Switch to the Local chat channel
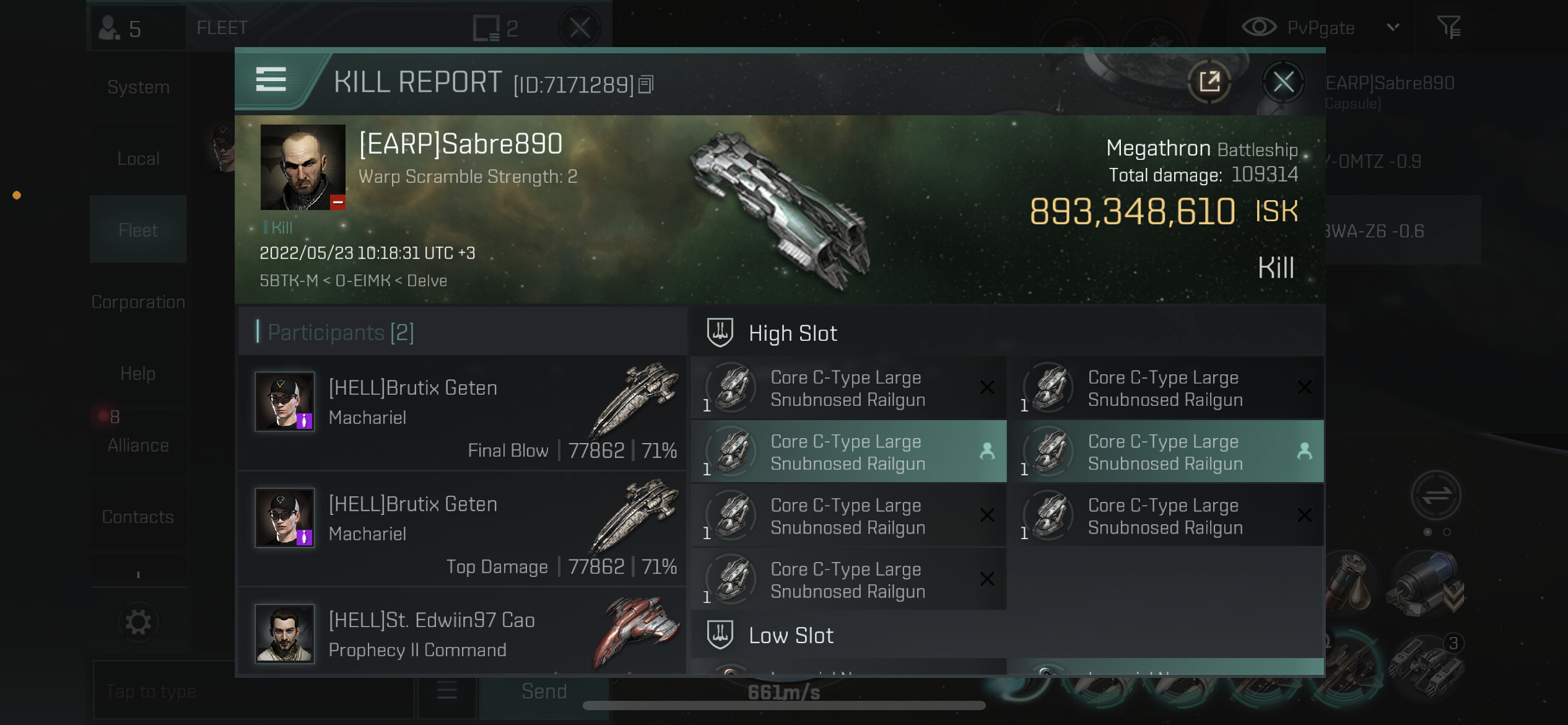Viewport: 1568px width, 725px height. pos(138,159)
